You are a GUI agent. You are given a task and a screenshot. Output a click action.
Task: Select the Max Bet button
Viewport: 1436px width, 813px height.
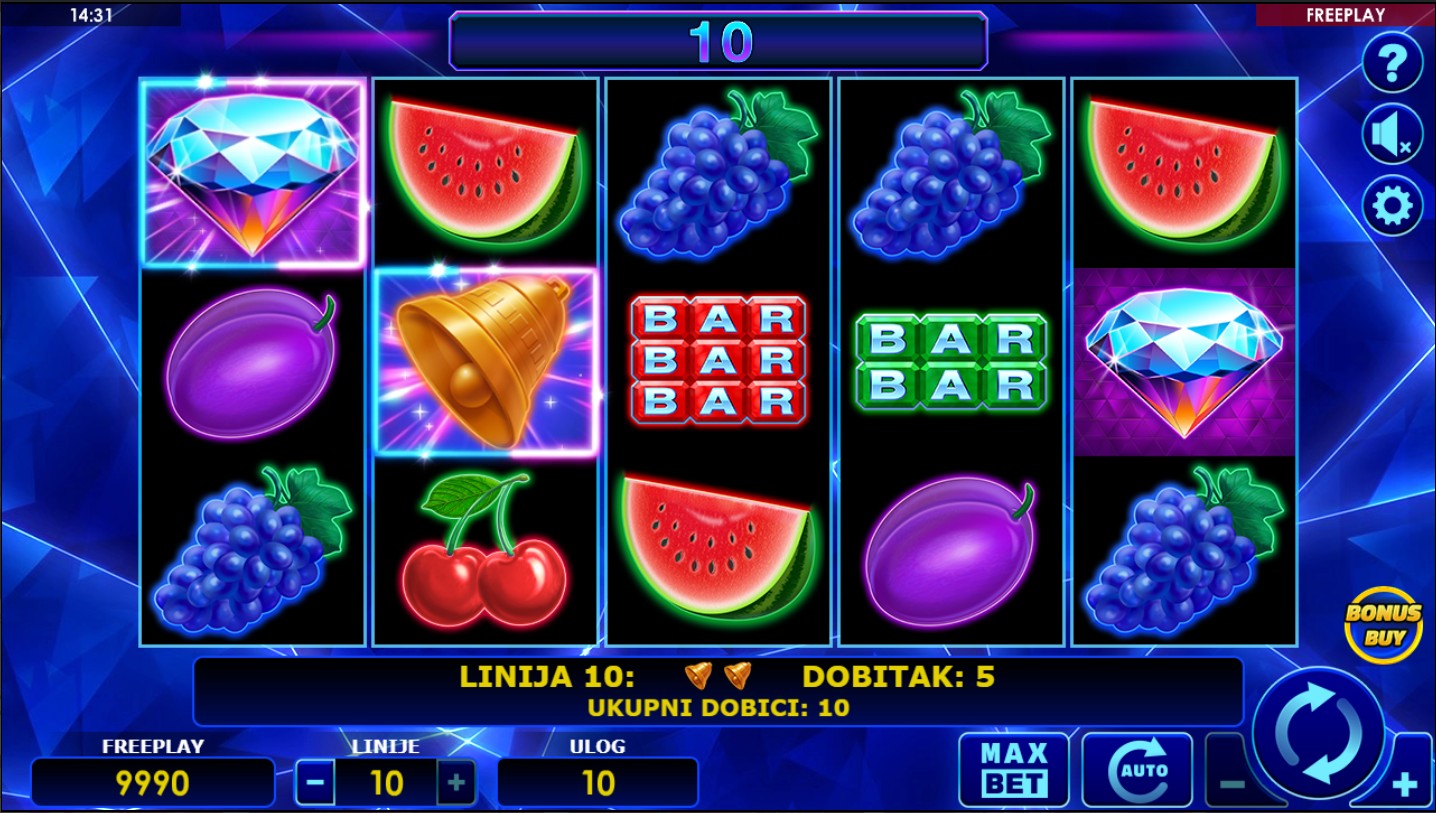[1013, 770]
